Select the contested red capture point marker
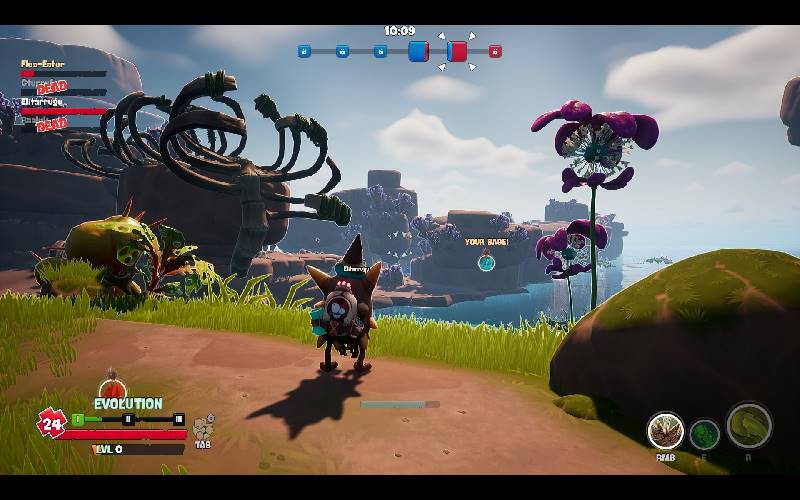The image size is (800, 500). tap(457, 51)
